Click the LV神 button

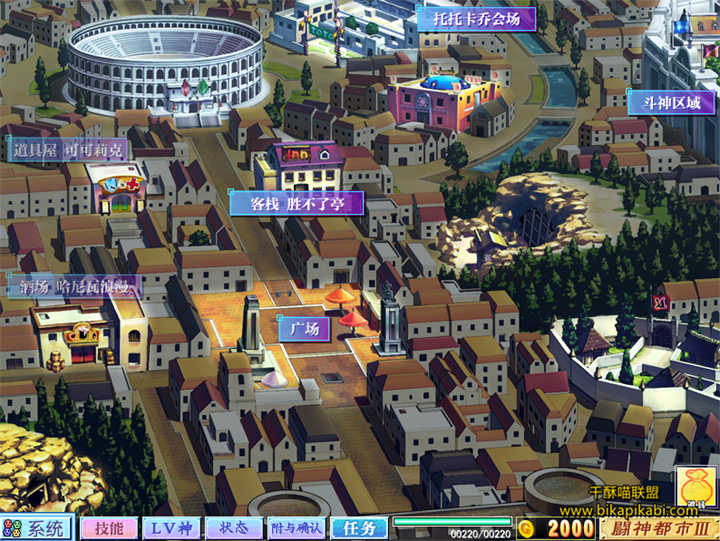click(171, 528)
